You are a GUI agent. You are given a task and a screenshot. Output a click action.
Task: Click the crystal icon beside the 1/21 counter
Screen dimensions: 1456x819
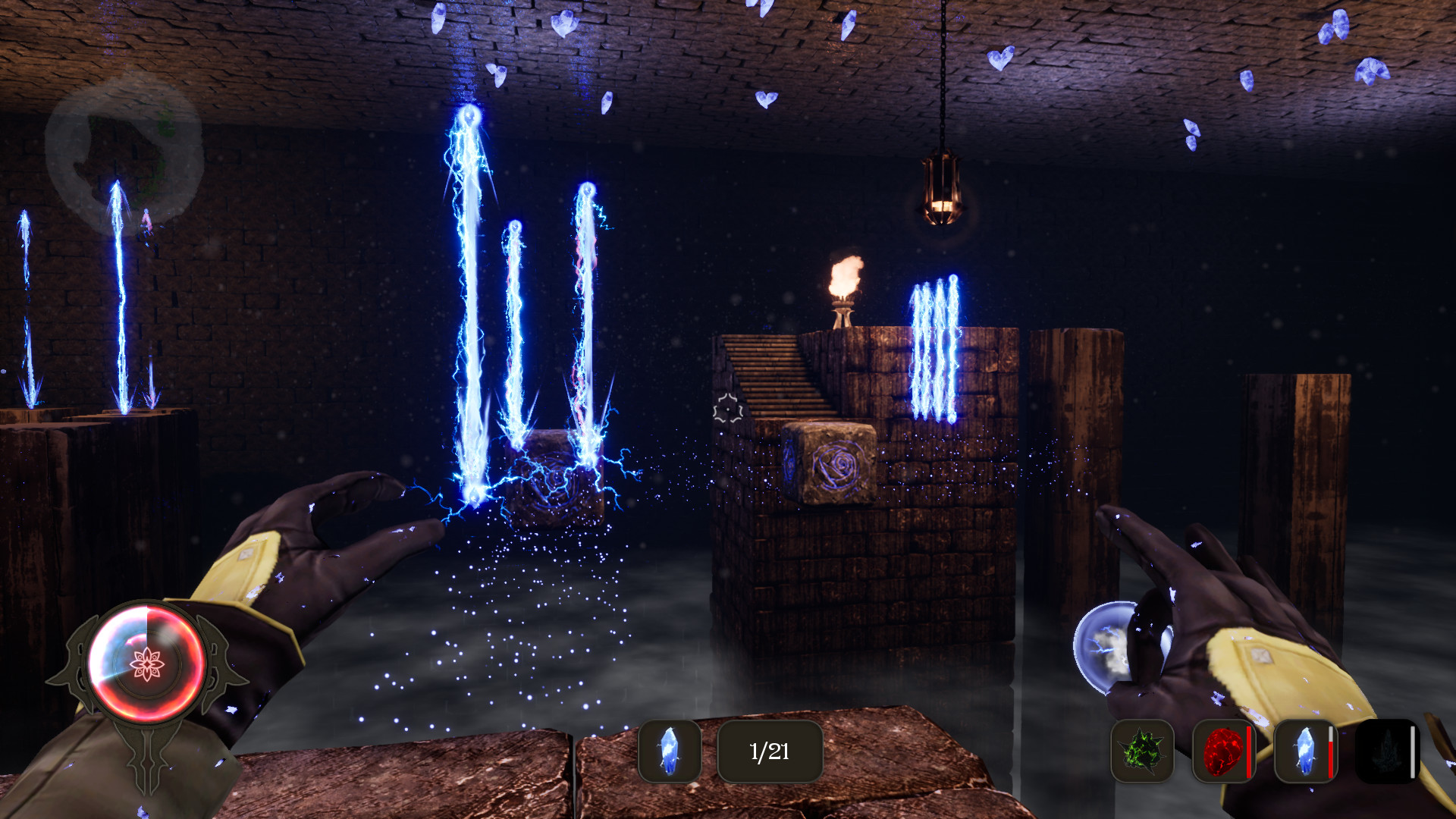pos(670,753)
